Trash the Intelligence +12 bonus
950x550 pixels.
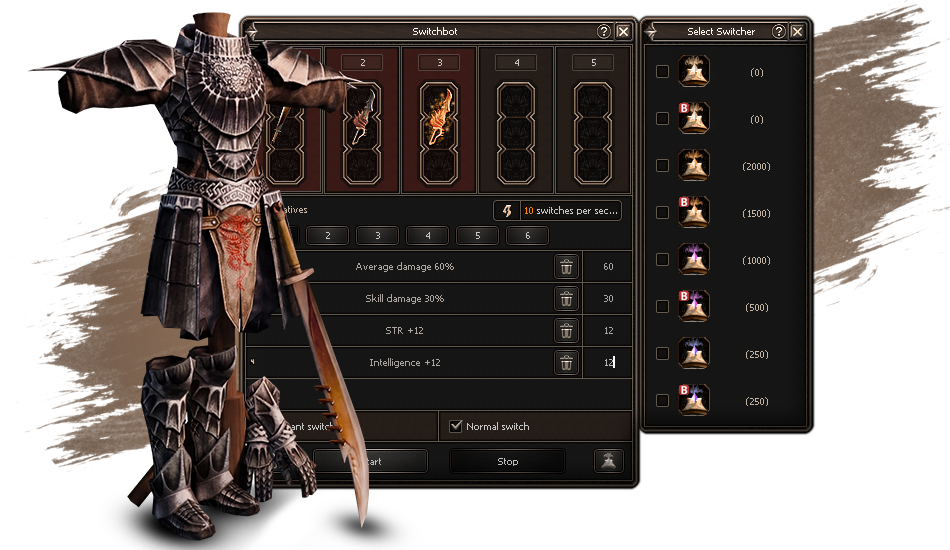(566, 363)
